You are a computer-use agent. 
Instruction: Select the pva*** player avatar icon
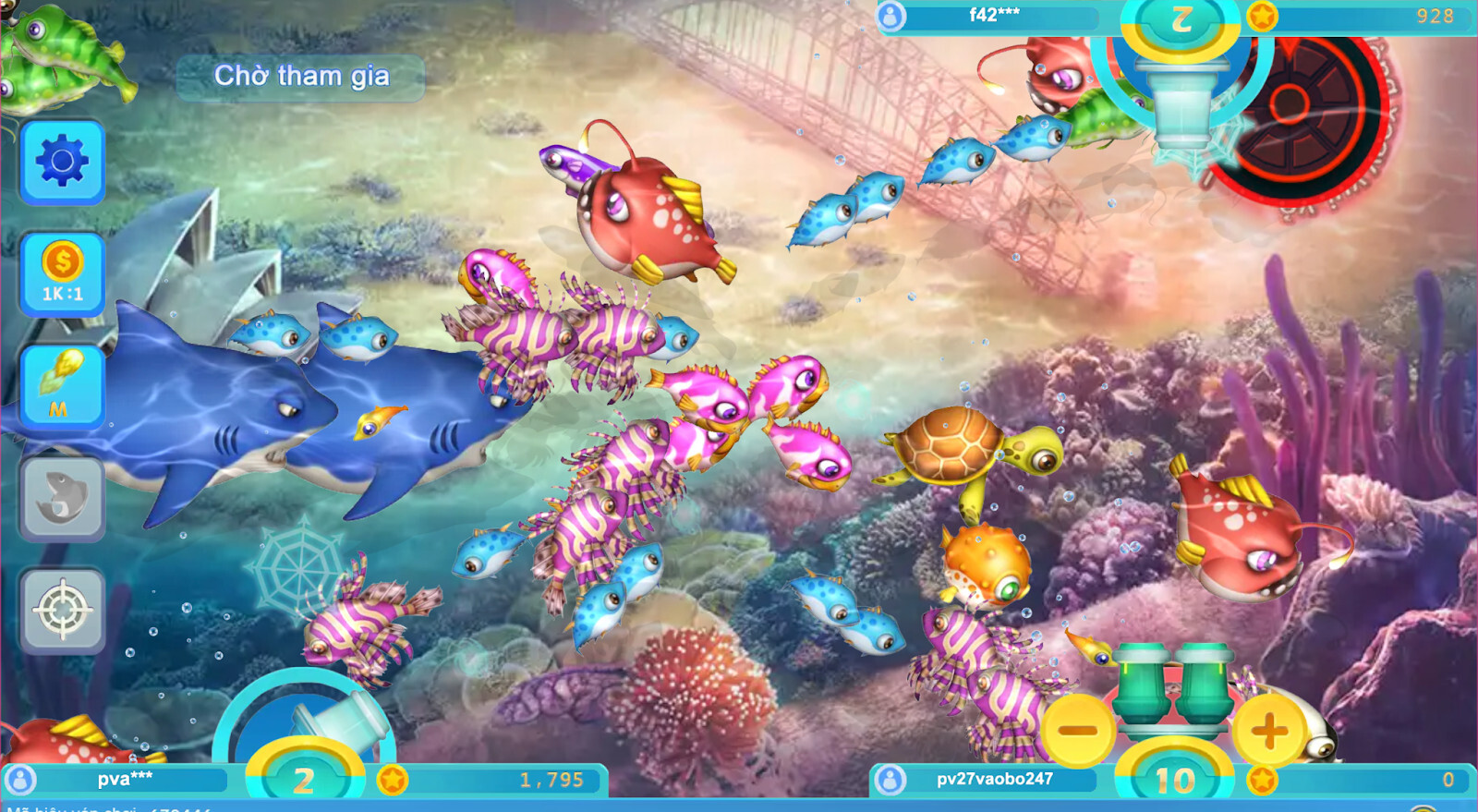20,780
